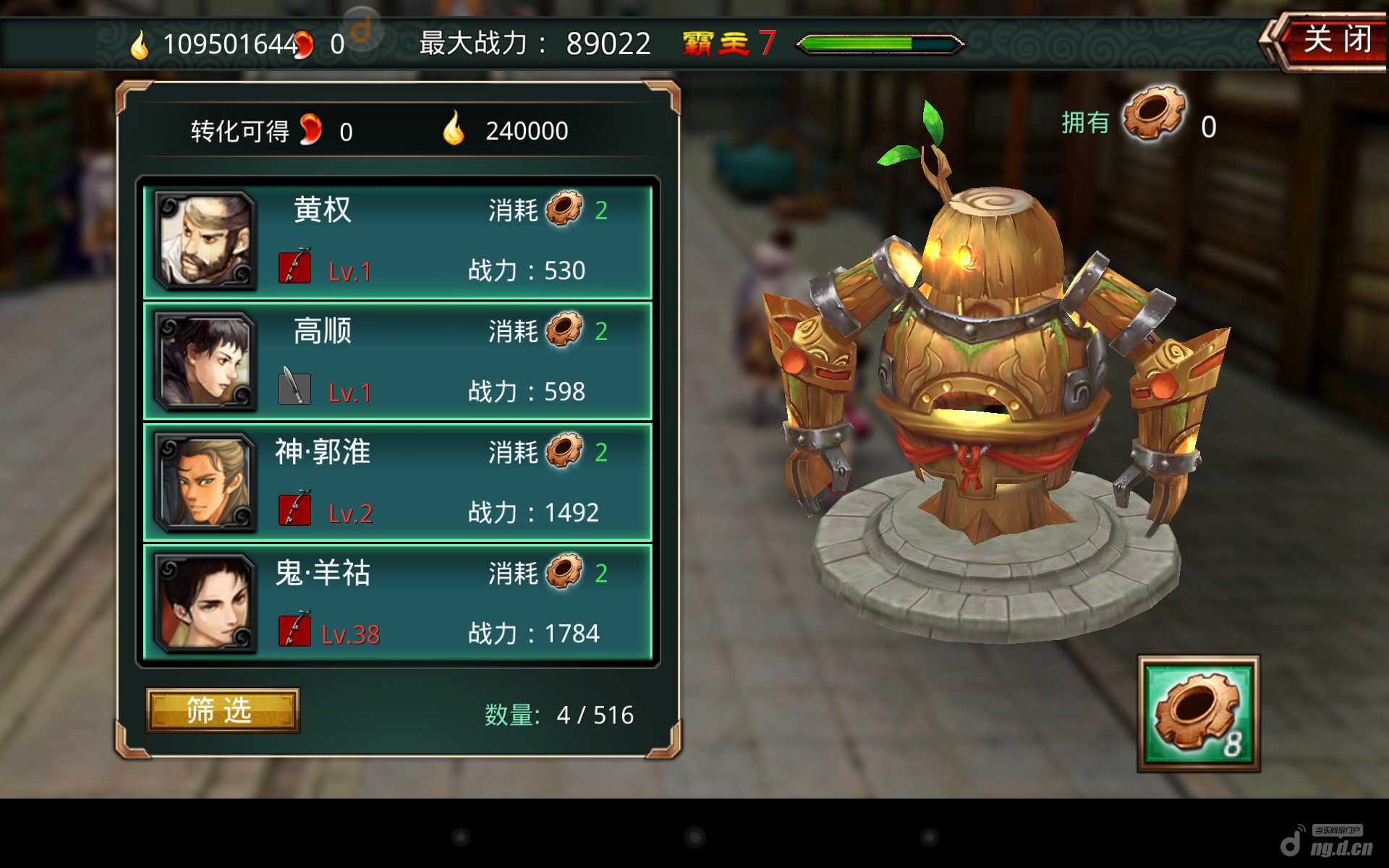
Task: Tap 鬼·羊祜's portrait thumbnail
Action: (x=206, y=604)
